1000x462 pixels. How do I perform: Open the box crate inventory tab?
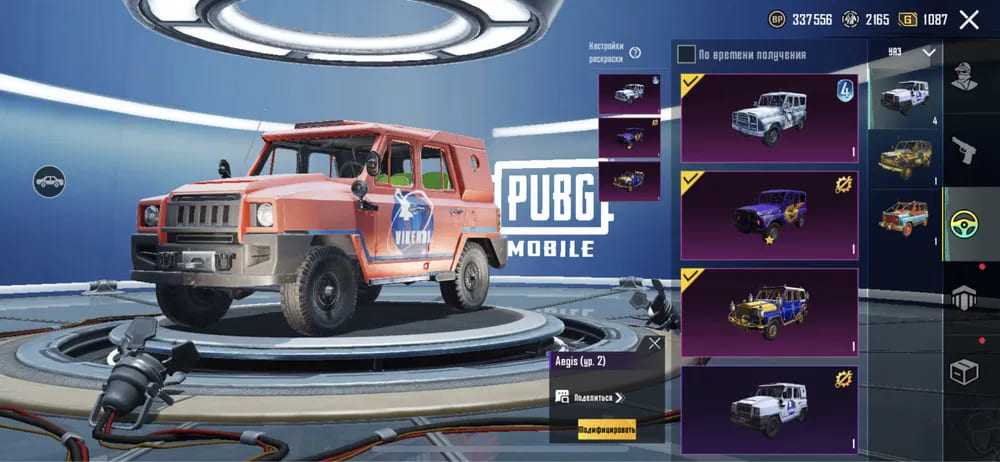963,372
